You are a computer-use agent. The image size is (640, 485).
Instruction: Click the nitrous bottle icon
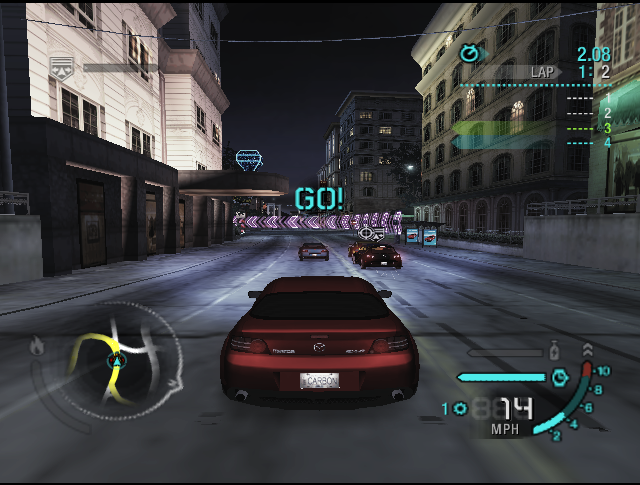click(x=553, y=352)
